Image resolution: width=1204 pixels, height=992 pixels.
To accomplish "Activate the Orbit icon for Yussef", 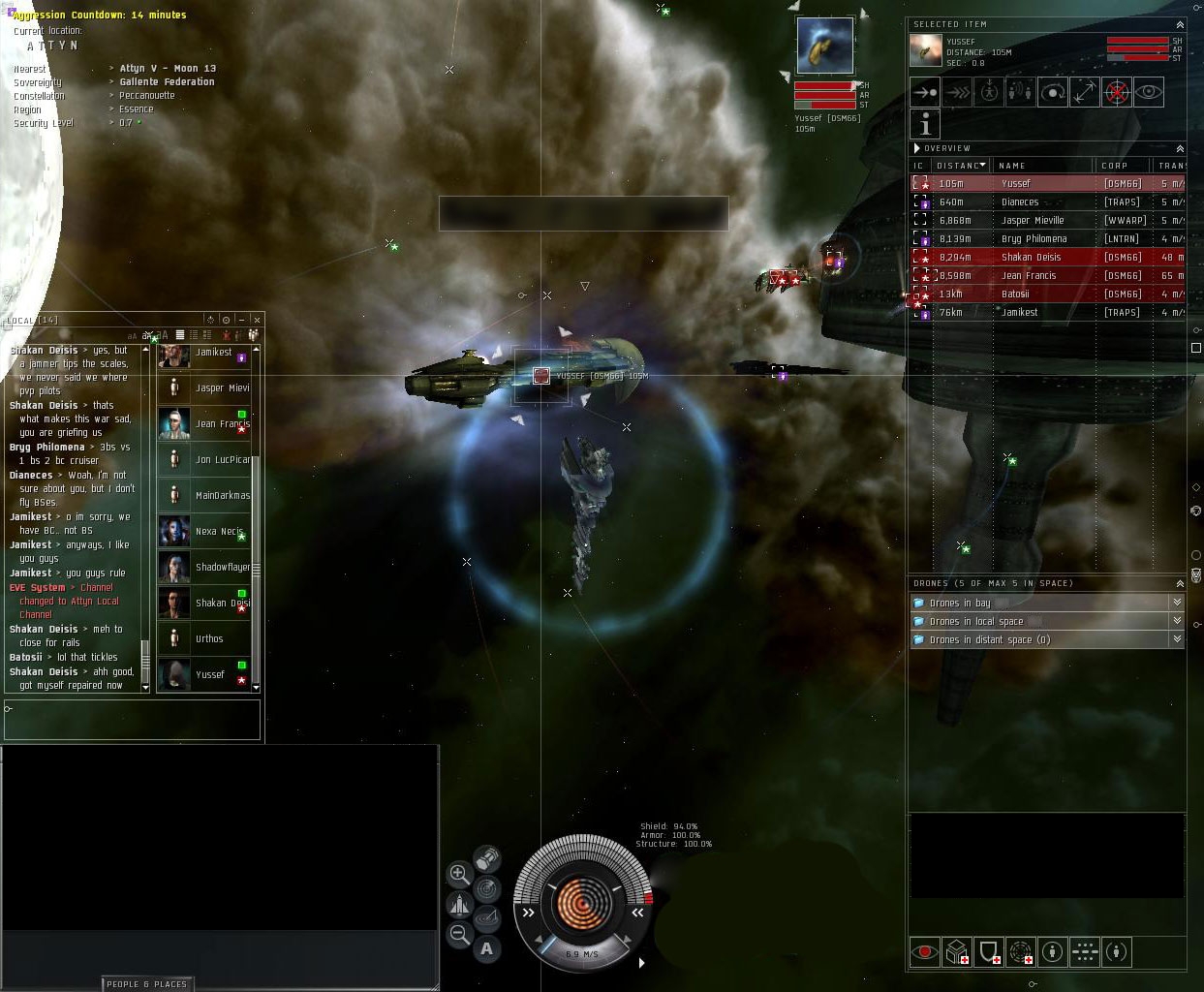I will tap(1052, 92).
